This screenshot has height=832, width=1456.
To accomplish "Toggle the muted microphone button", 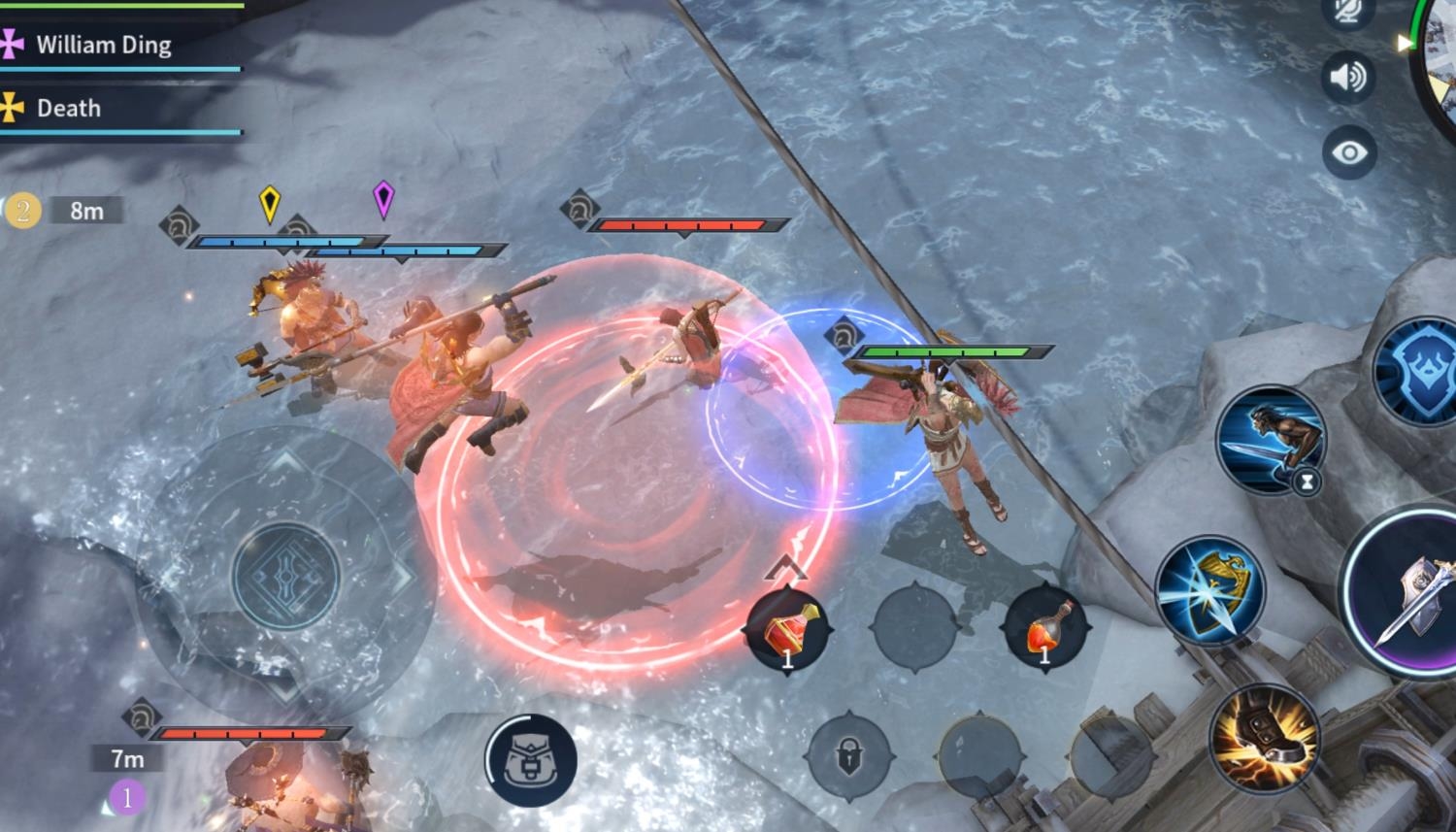I will coord(1347,12).
